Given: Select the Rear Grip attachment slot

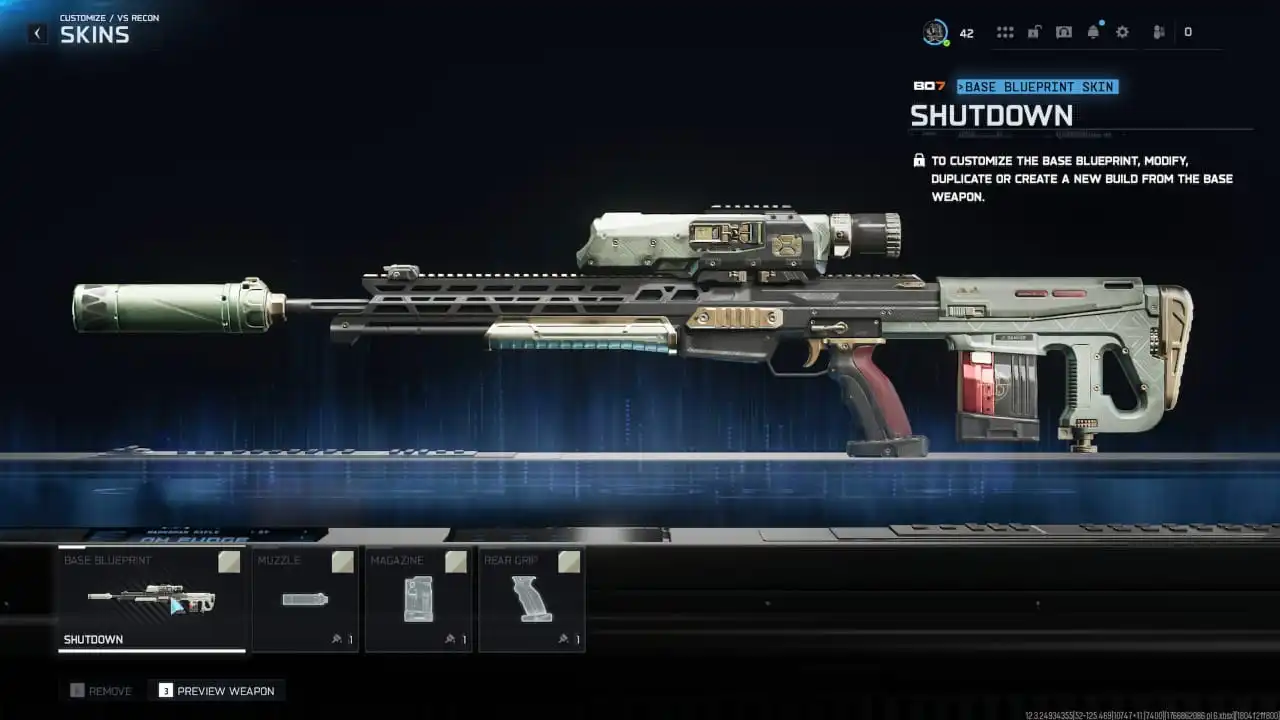Looking at the screenshot, I should coord(528,600).
